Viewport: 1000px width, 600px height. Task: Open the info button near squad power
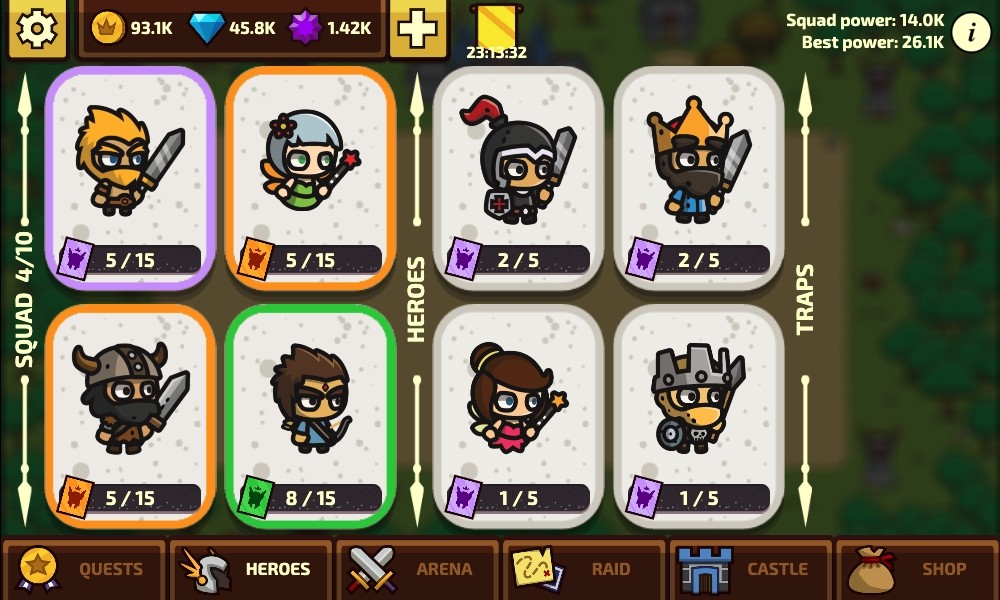(x=970, y=33)
